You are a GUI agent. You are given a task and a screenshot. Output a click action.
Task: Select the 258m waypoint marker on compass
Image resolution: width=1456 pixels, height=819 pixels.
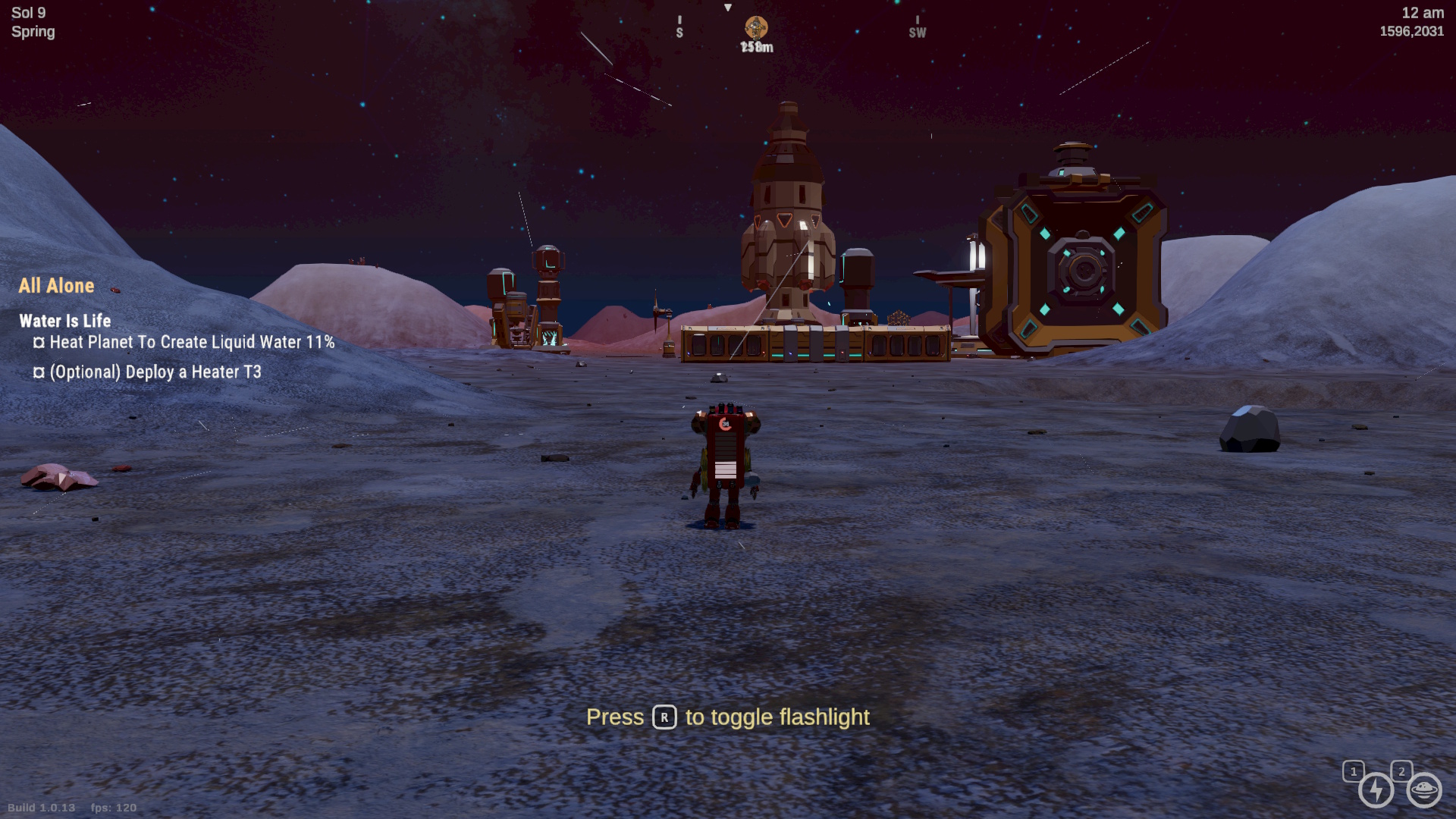tap(756, 29)
